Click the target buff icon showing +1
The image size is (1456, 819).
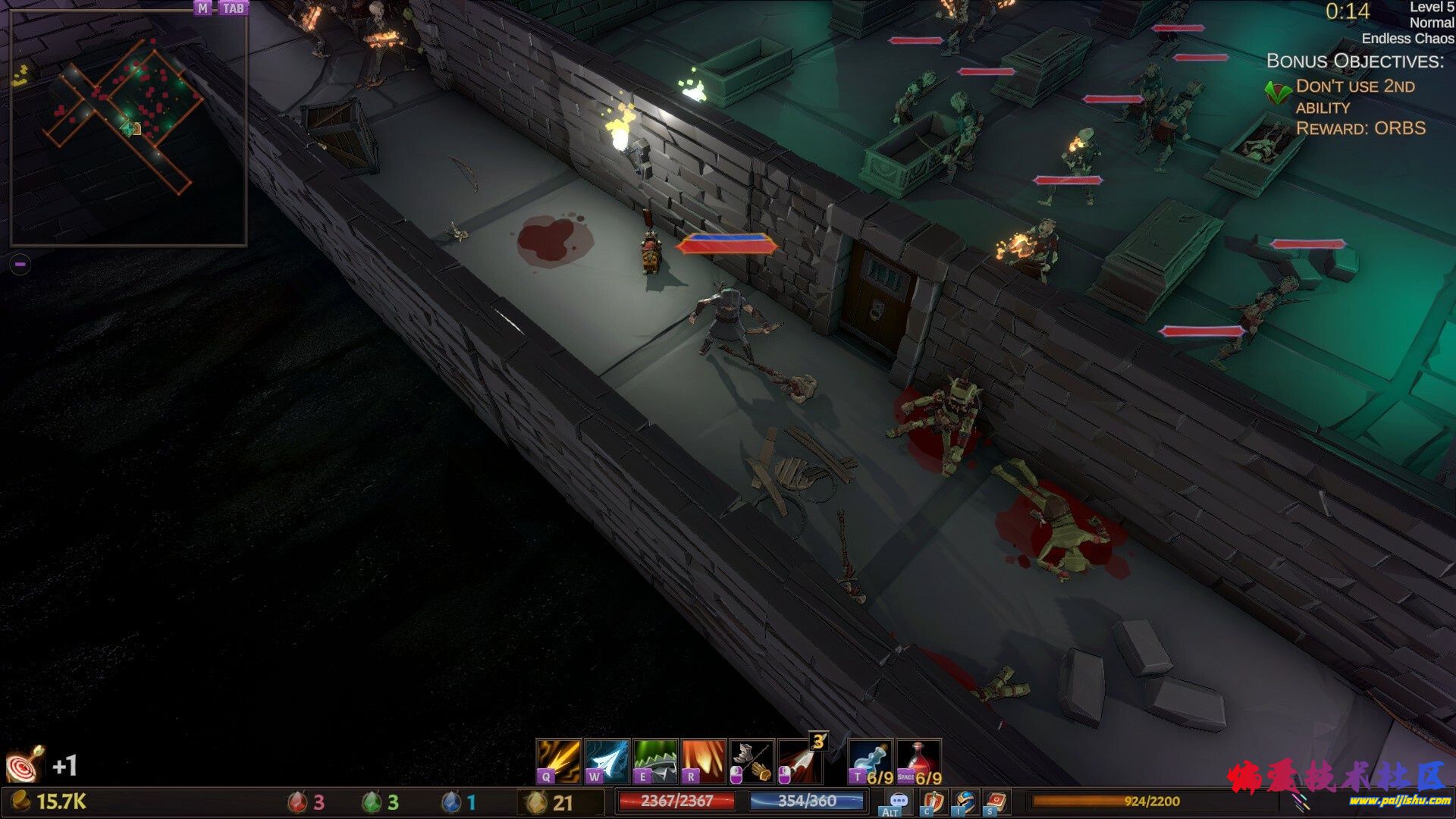(25, 764)
